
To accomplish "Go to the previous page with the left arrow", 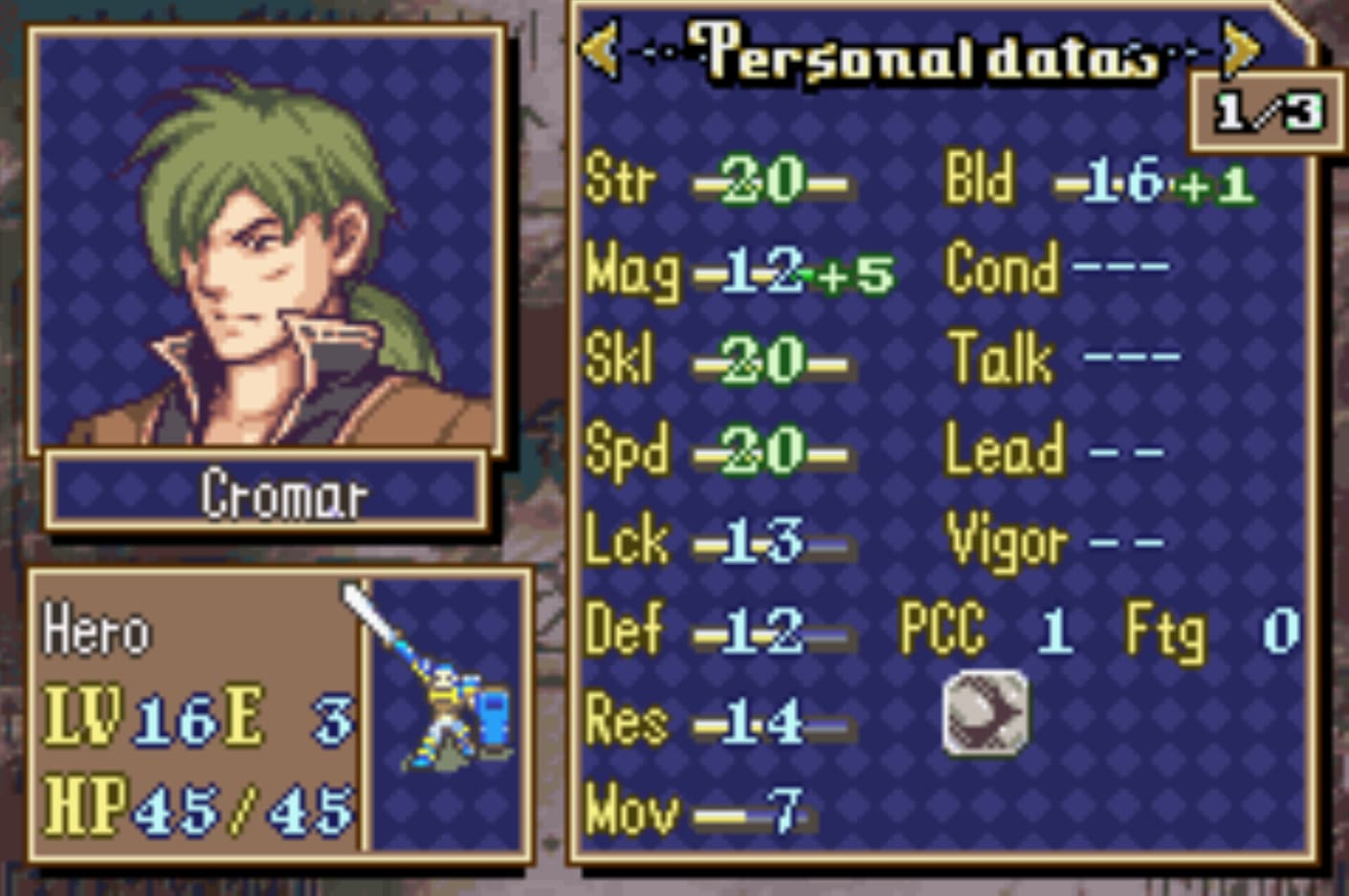I will pyautogui.click(x=601, y=48).
